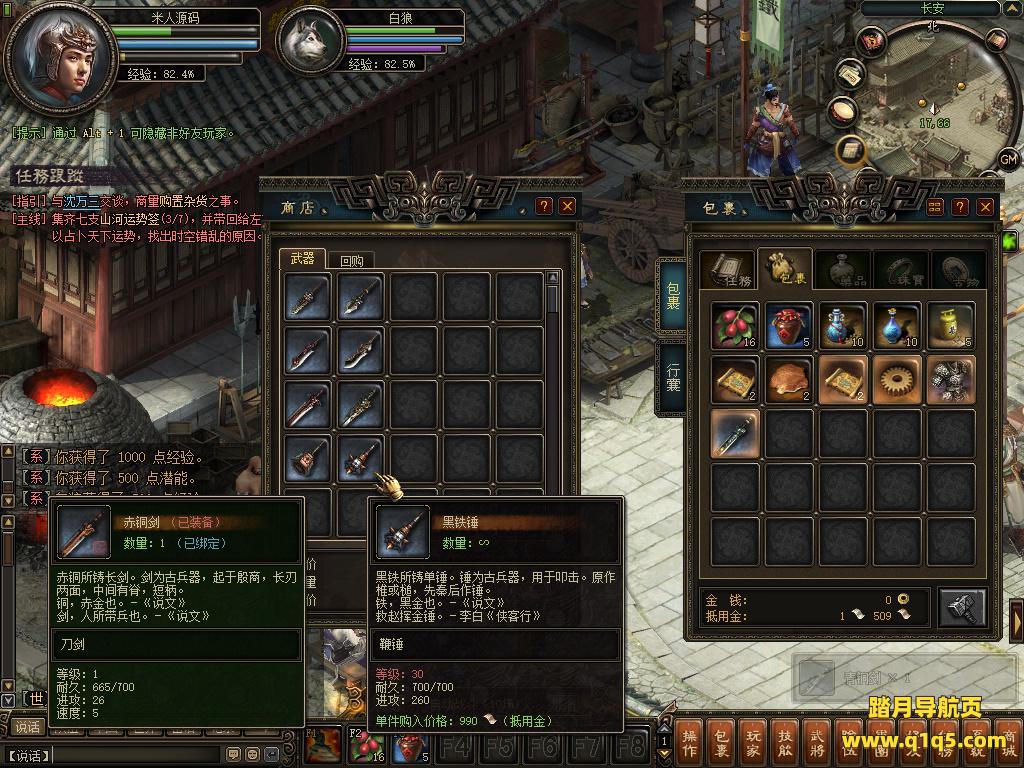This screenshot has width=1024, height=768.
Task: Open help for the 商店 shop window
Action: [x=544, y=206]
